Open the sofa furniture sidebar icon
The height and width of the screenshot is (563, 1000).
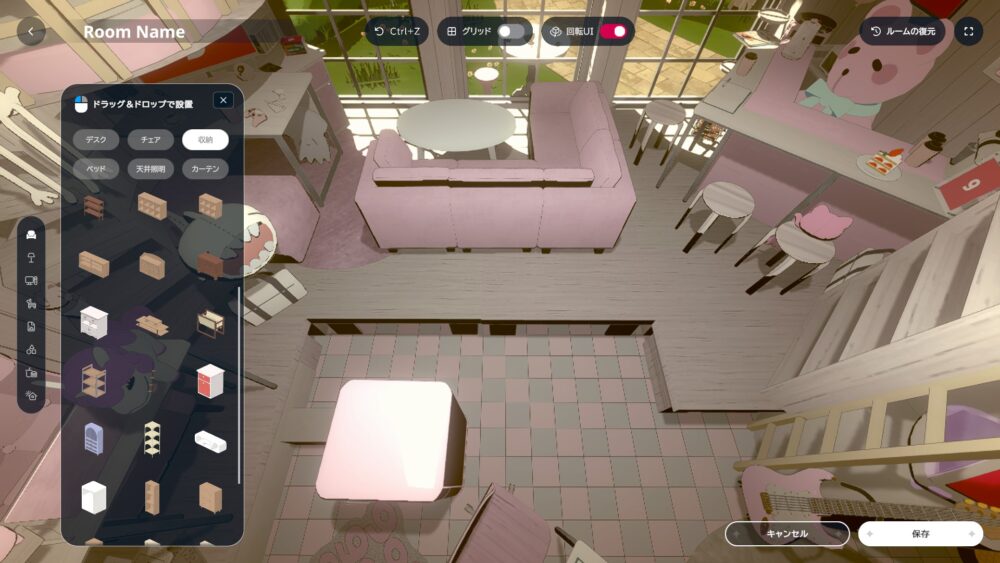coord(32,235)
